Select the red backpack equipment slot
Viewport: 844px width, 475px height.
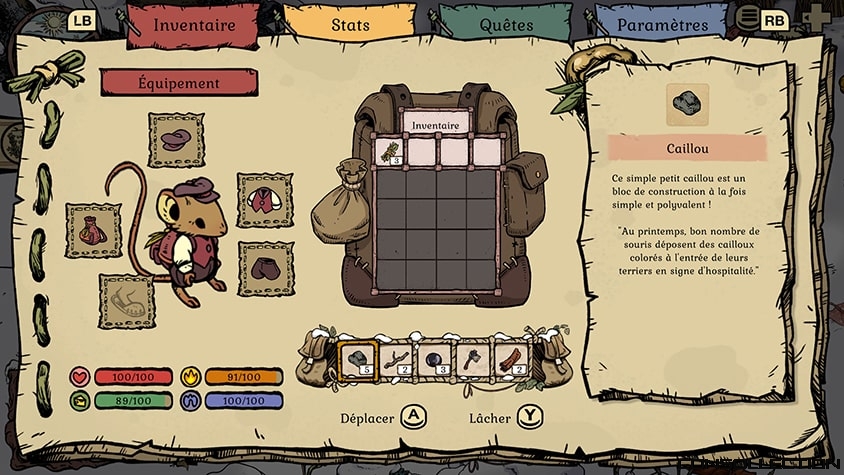point(93,231)
